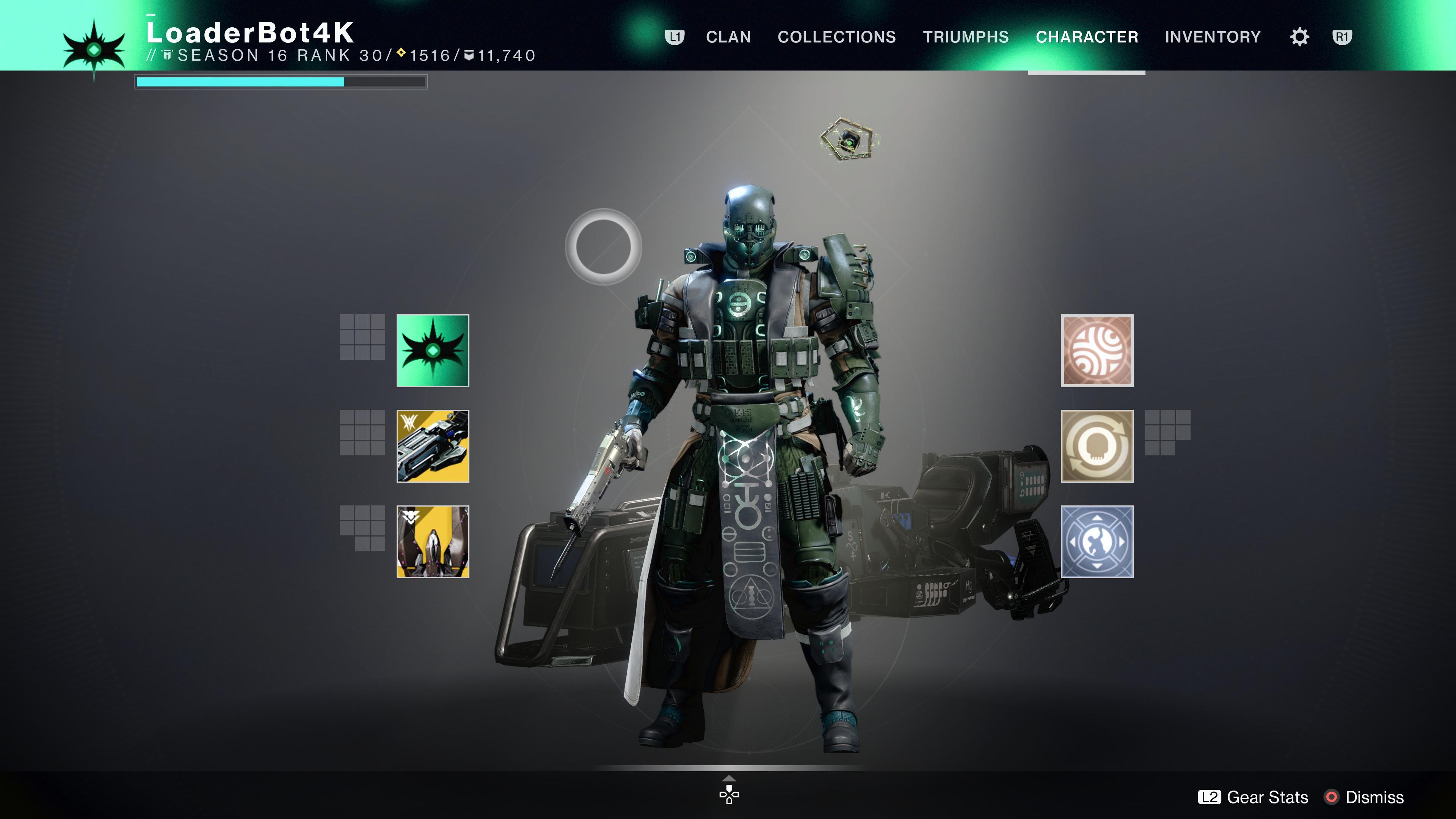The image size is (1456, 819).
Task: Select the green subclass emblem icon
Action: [433, 351]
